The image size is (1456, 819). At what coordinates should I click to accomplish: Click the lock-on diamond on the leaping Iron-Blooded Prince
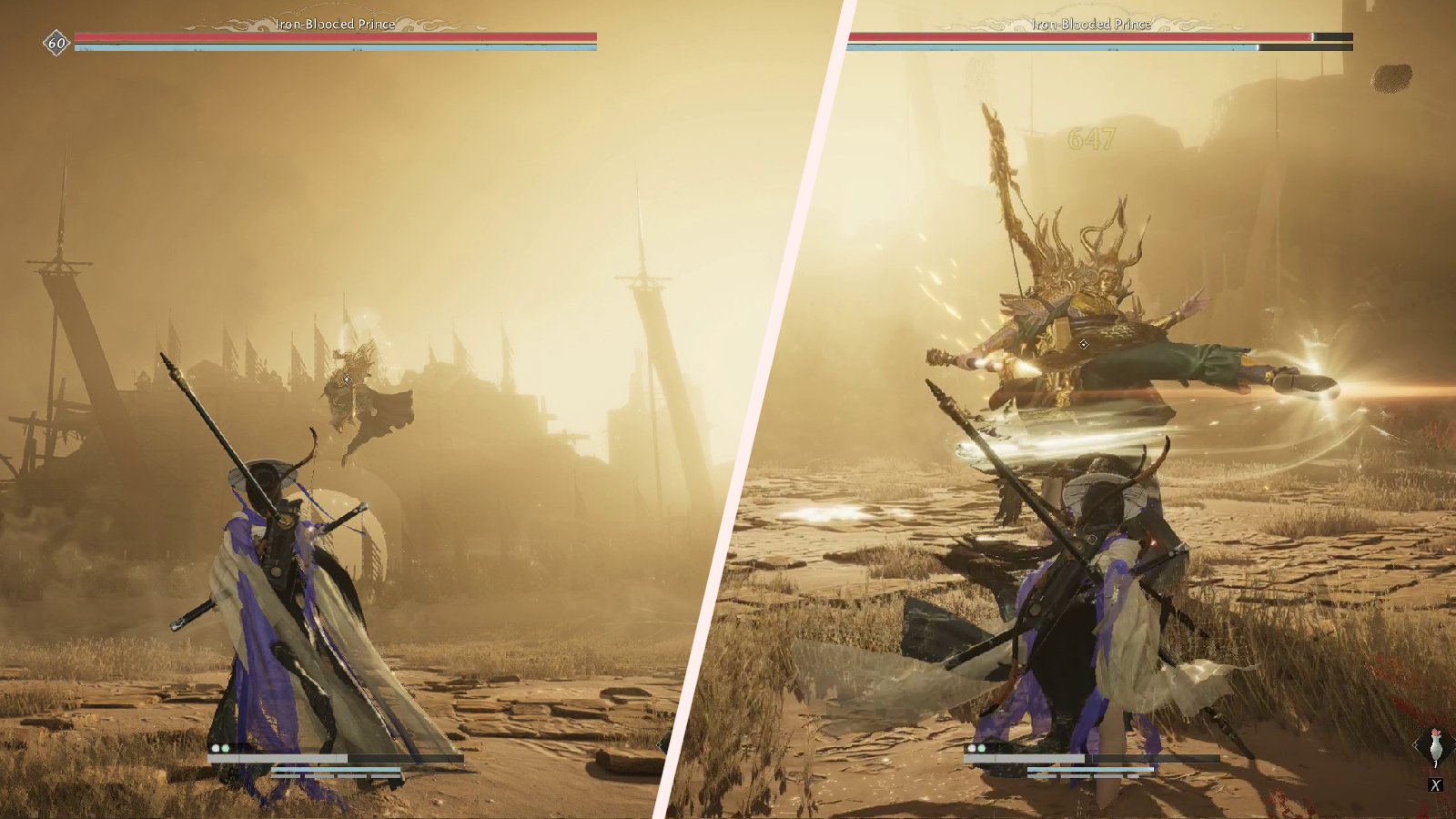(1083, 344)
